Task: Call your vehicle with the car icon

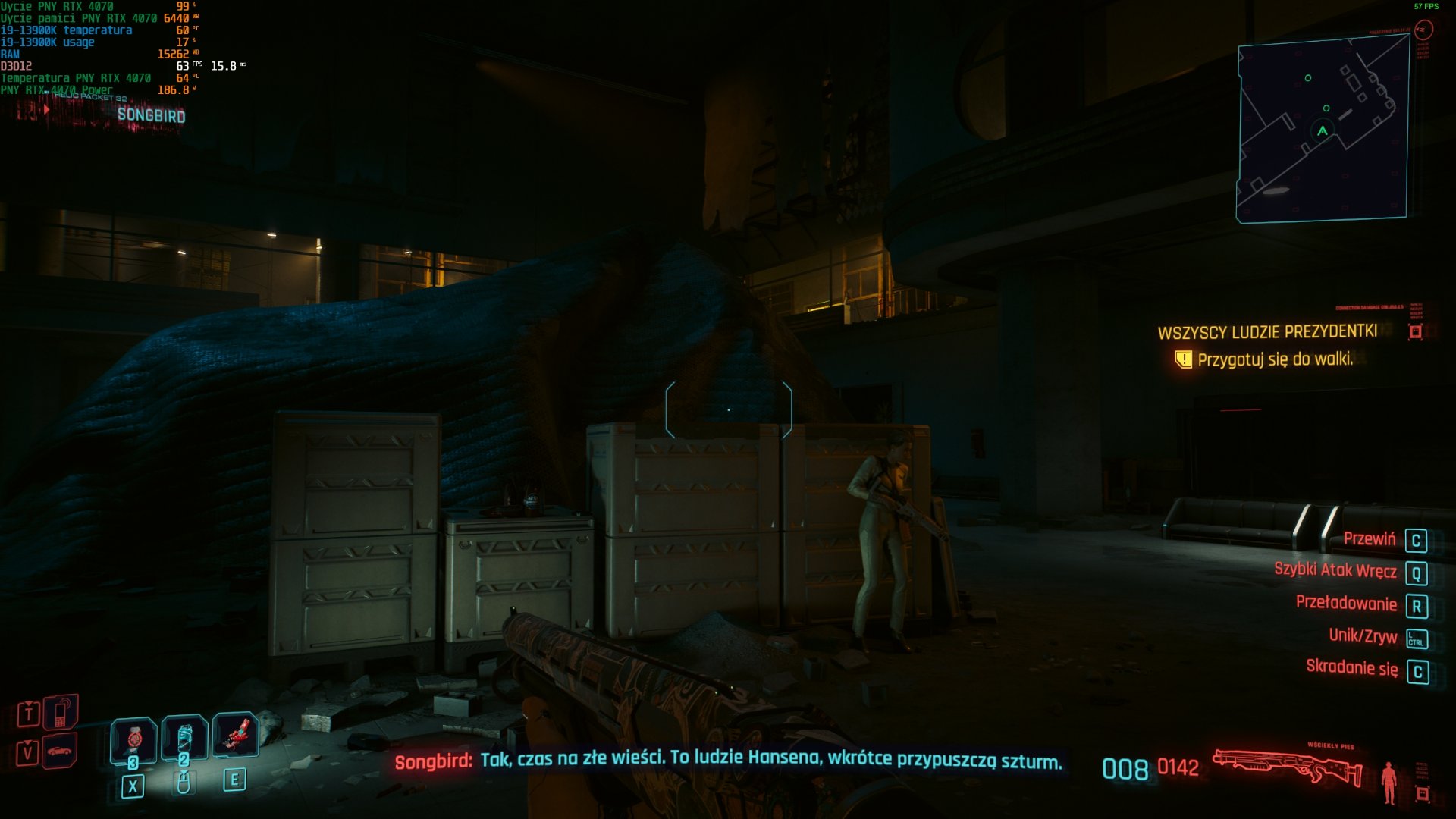Action: [x=59, y=752]
